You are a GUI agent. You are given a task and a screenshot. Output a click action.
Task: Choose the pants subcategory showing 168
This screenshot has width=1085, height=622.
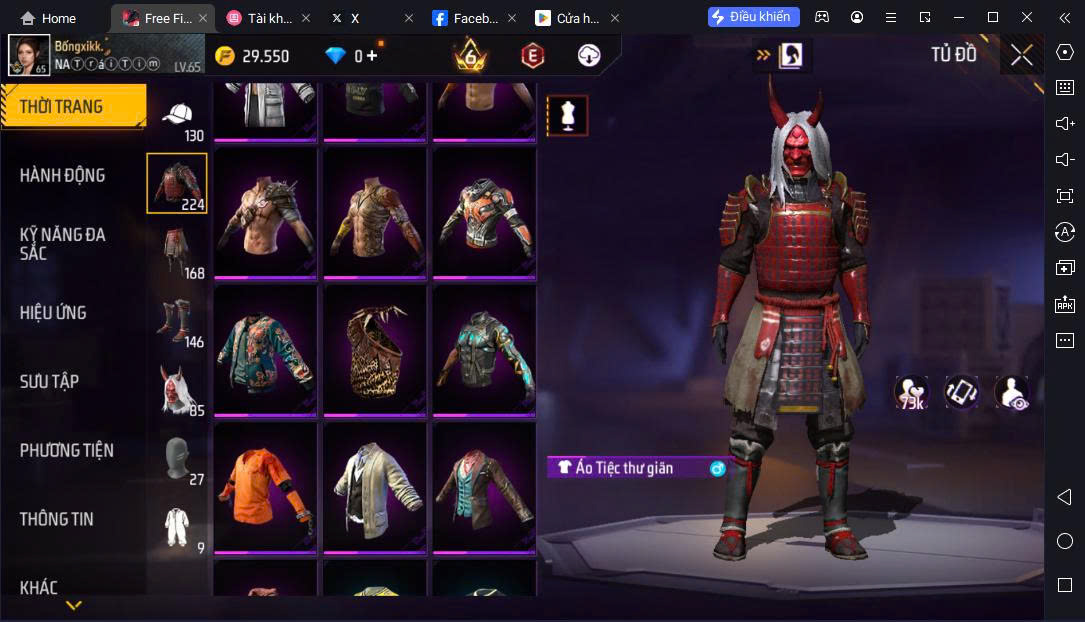pos(178,250)
